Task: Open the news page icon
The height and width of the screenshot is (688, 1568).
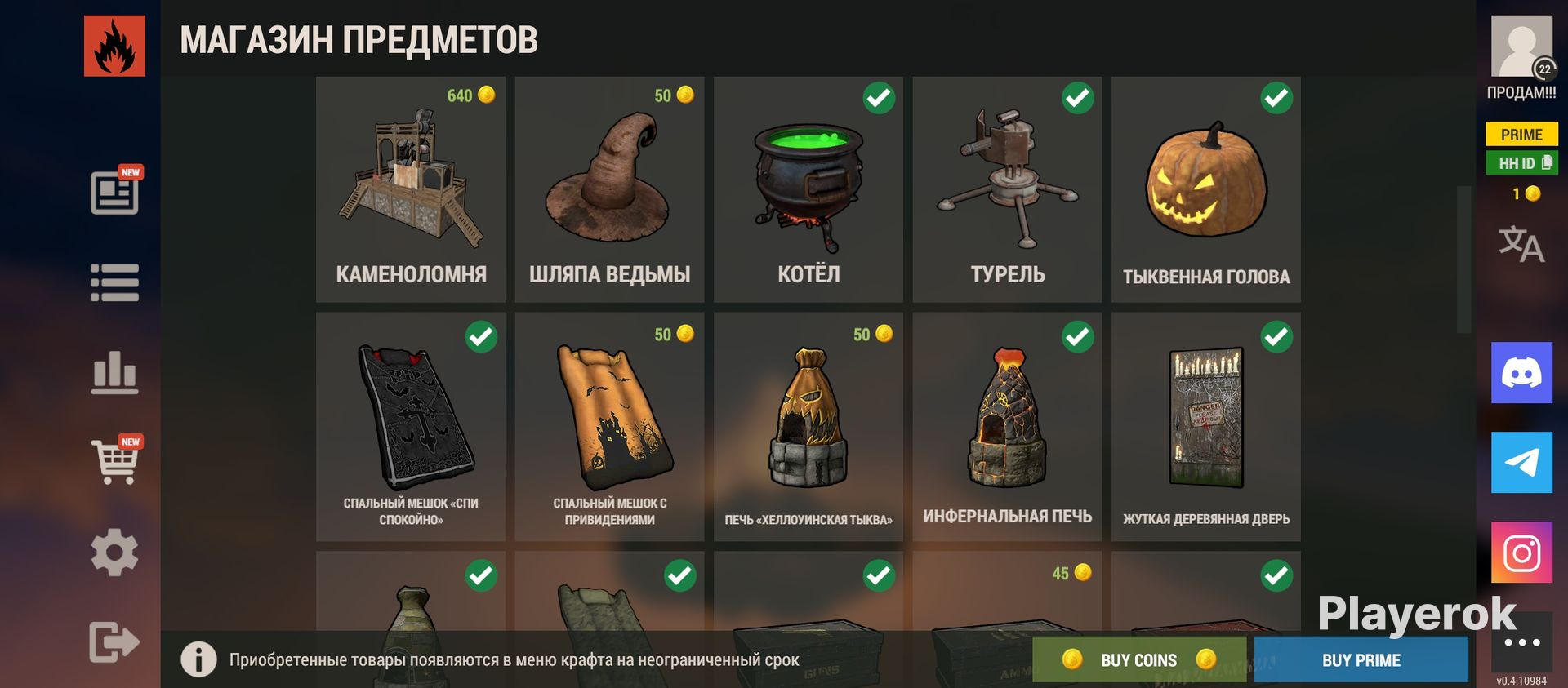Action: tap(114, 193)
